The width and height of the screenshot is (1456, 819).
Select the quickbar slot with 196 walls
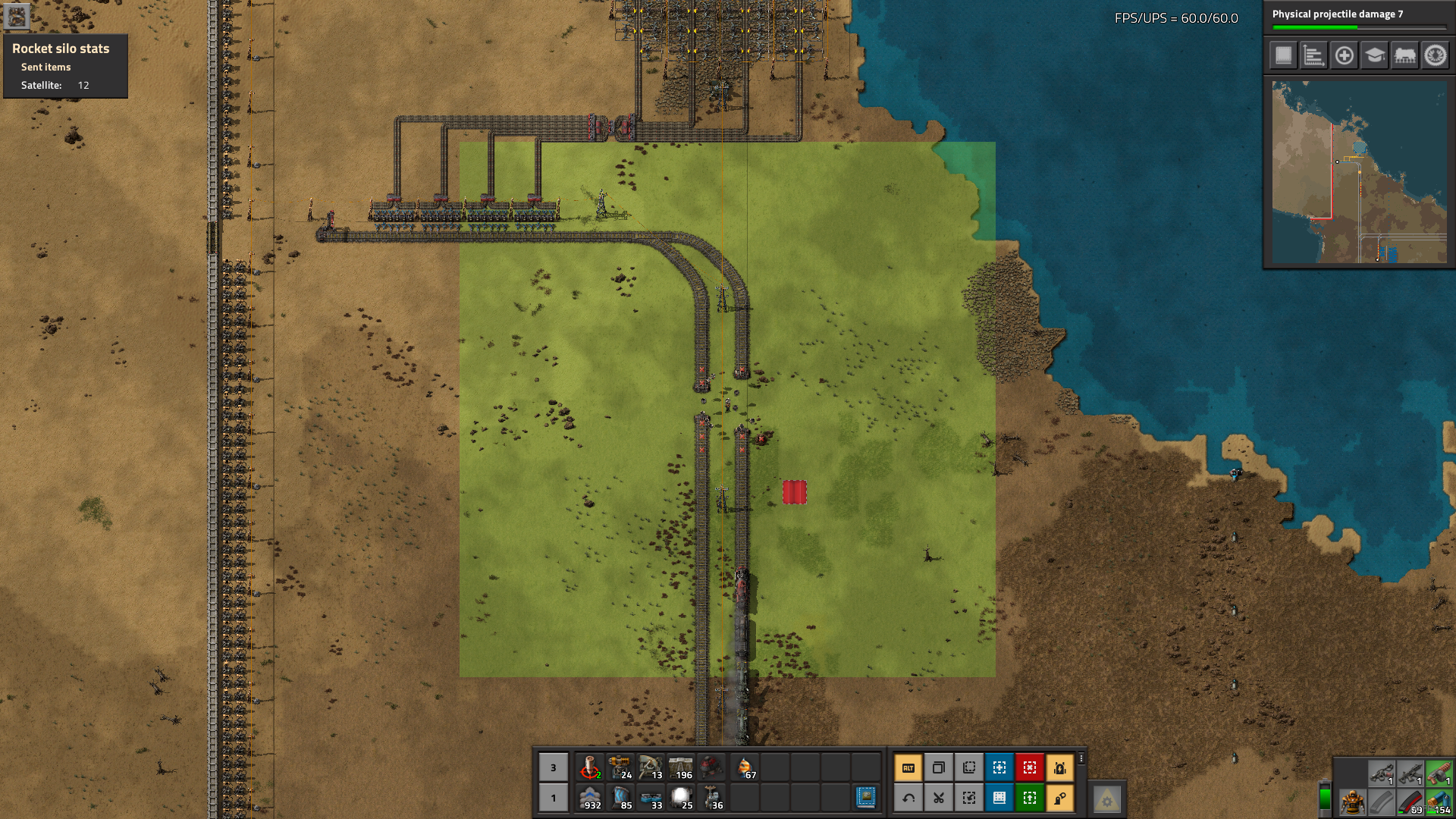point(681,768)
